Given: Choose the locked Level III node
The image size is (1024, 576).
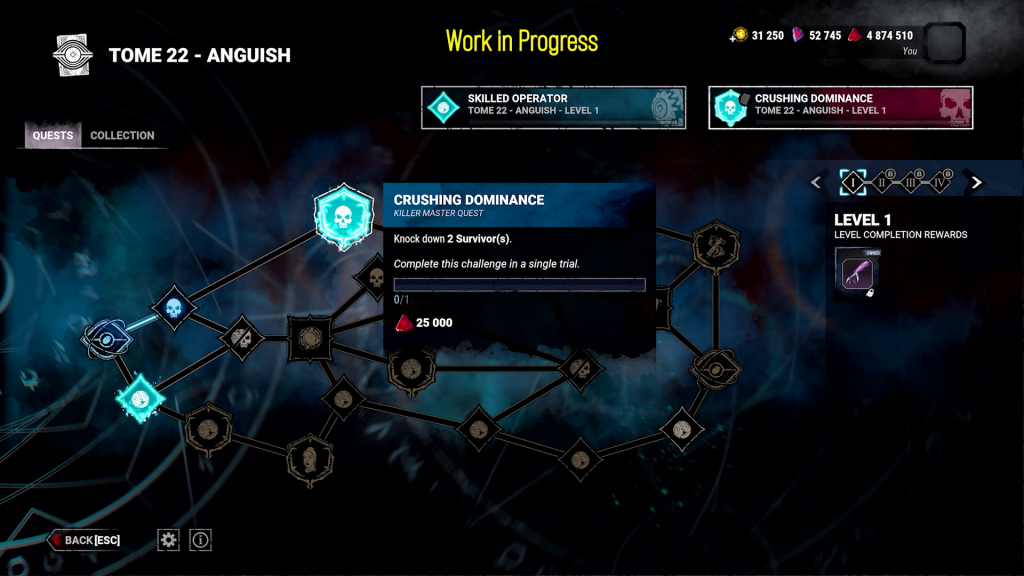Looking at the screenshot, I should point(911,182).
